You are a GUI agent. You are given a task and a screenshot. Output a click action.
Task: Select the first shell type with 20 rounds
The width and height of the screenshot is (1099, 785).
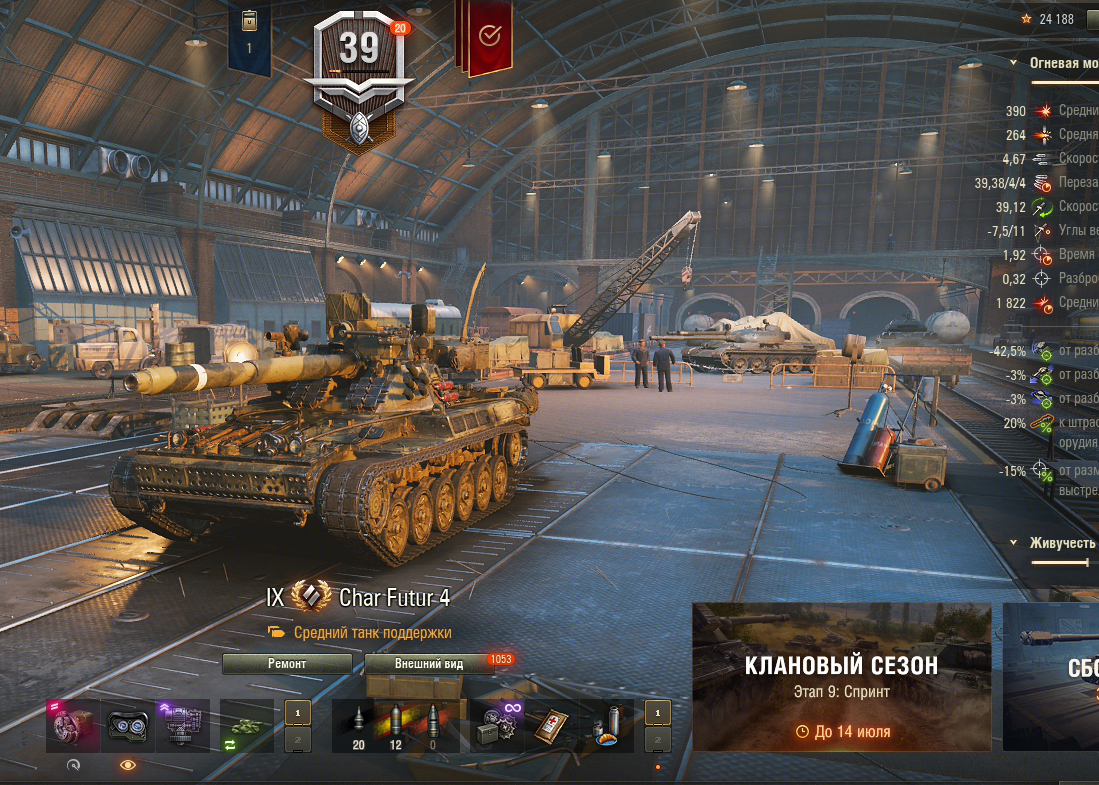(x=357, y=725)
